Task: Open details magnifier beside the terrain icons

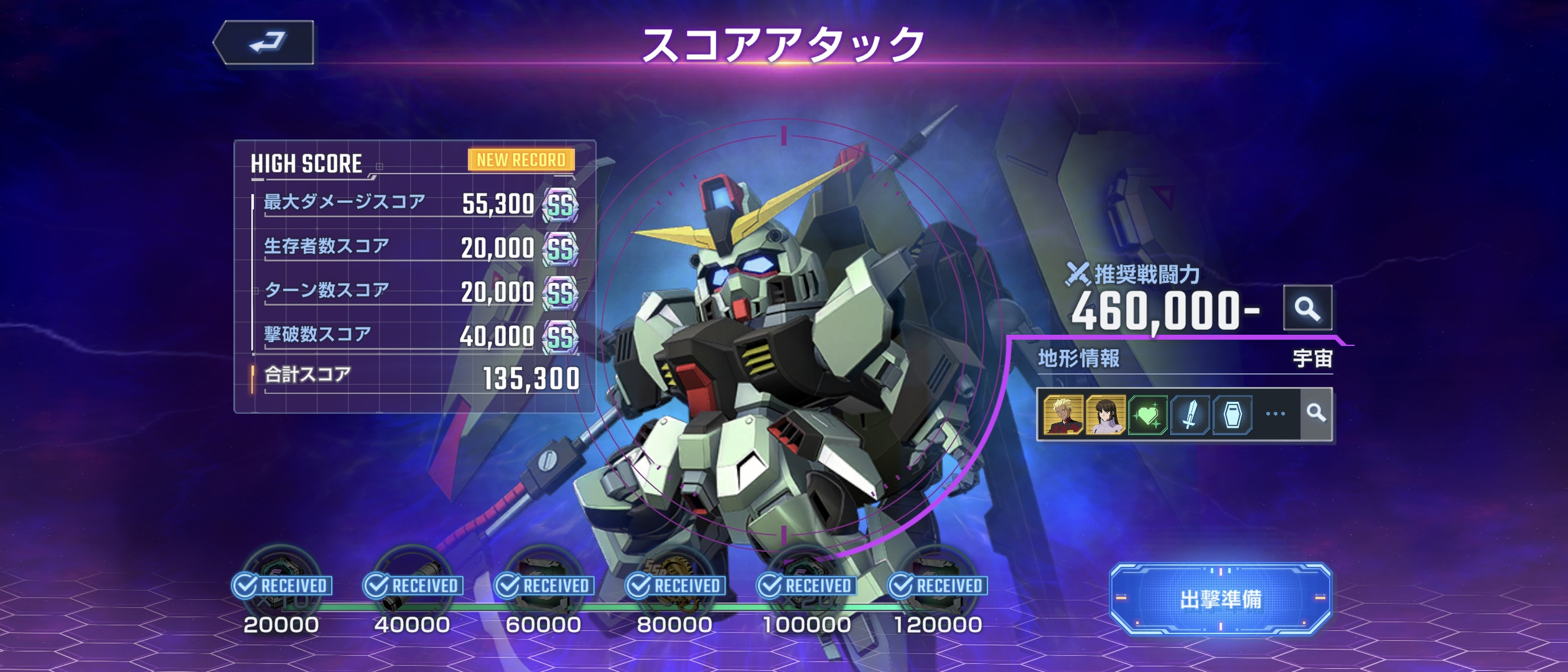Action: (1316, 413)
